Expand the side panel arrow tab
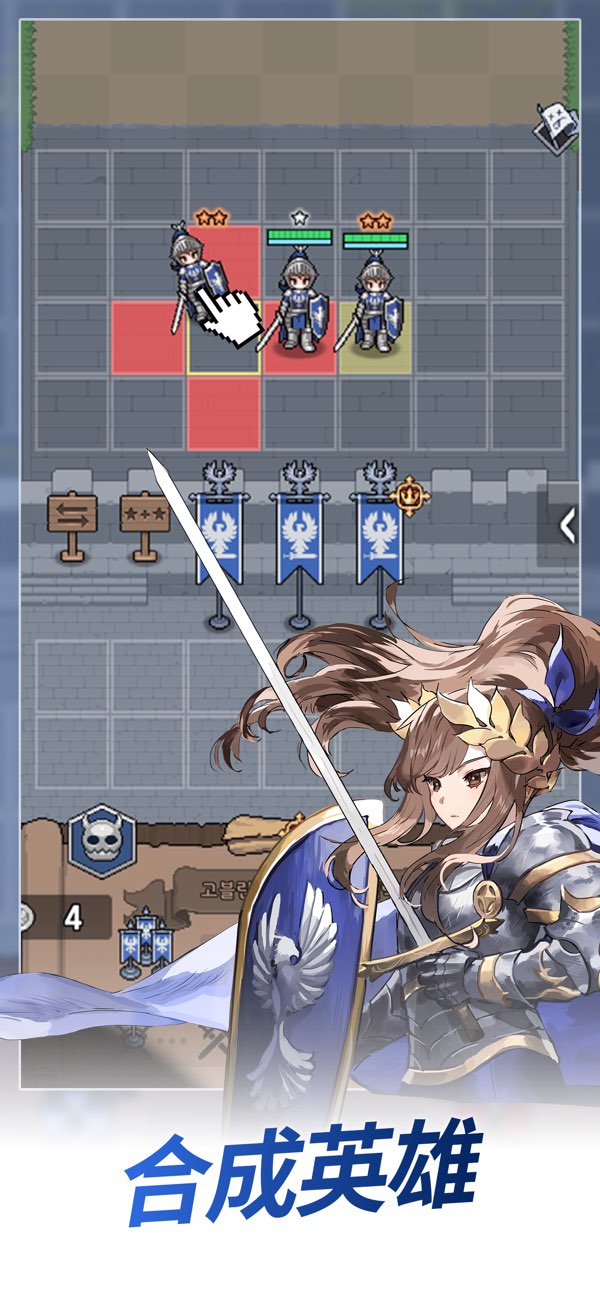This screenshot has width=600, height=1299. tap(567, 525)
